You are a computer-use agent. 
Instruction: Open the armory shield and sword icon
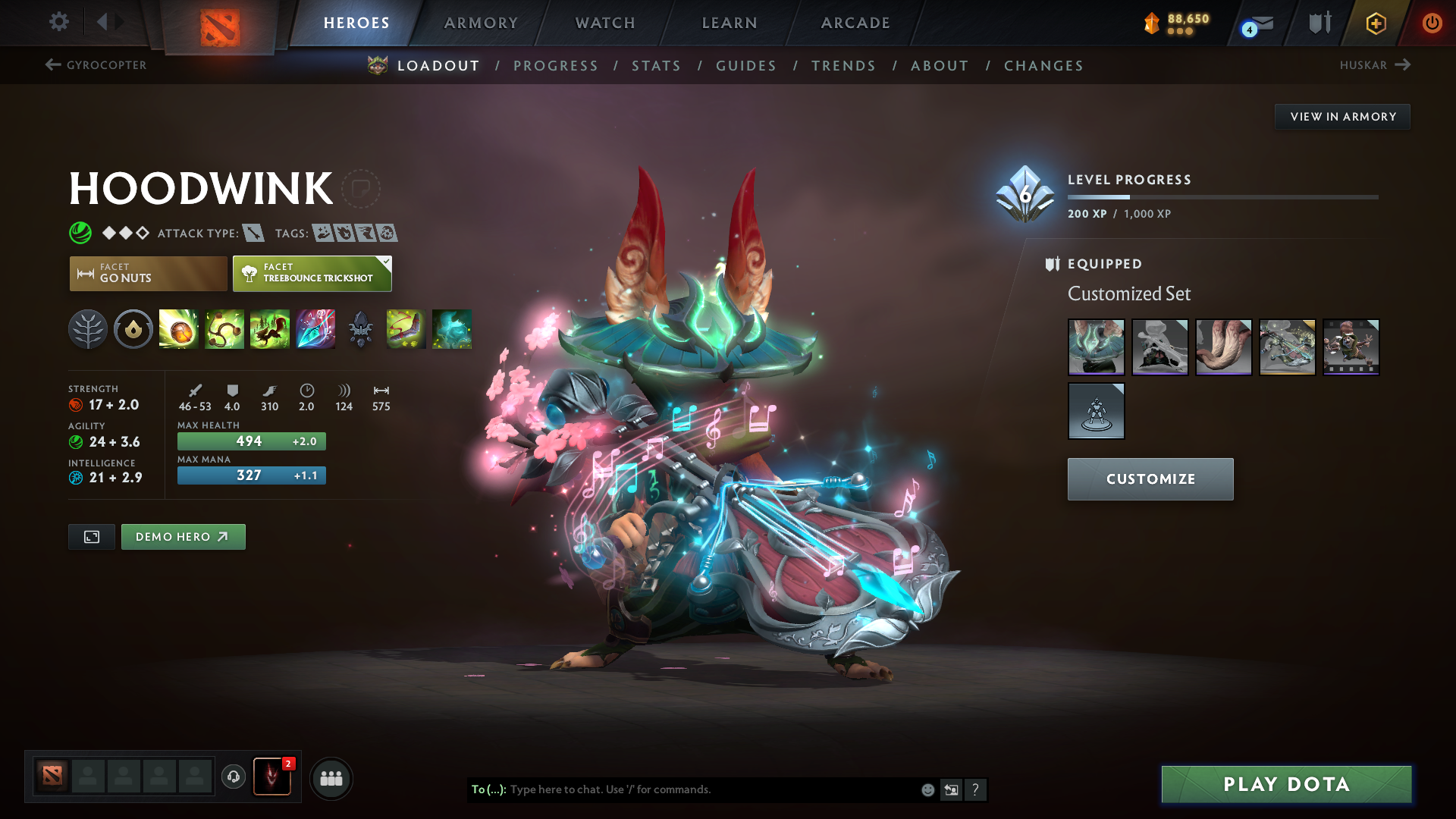pos(1318,23)
